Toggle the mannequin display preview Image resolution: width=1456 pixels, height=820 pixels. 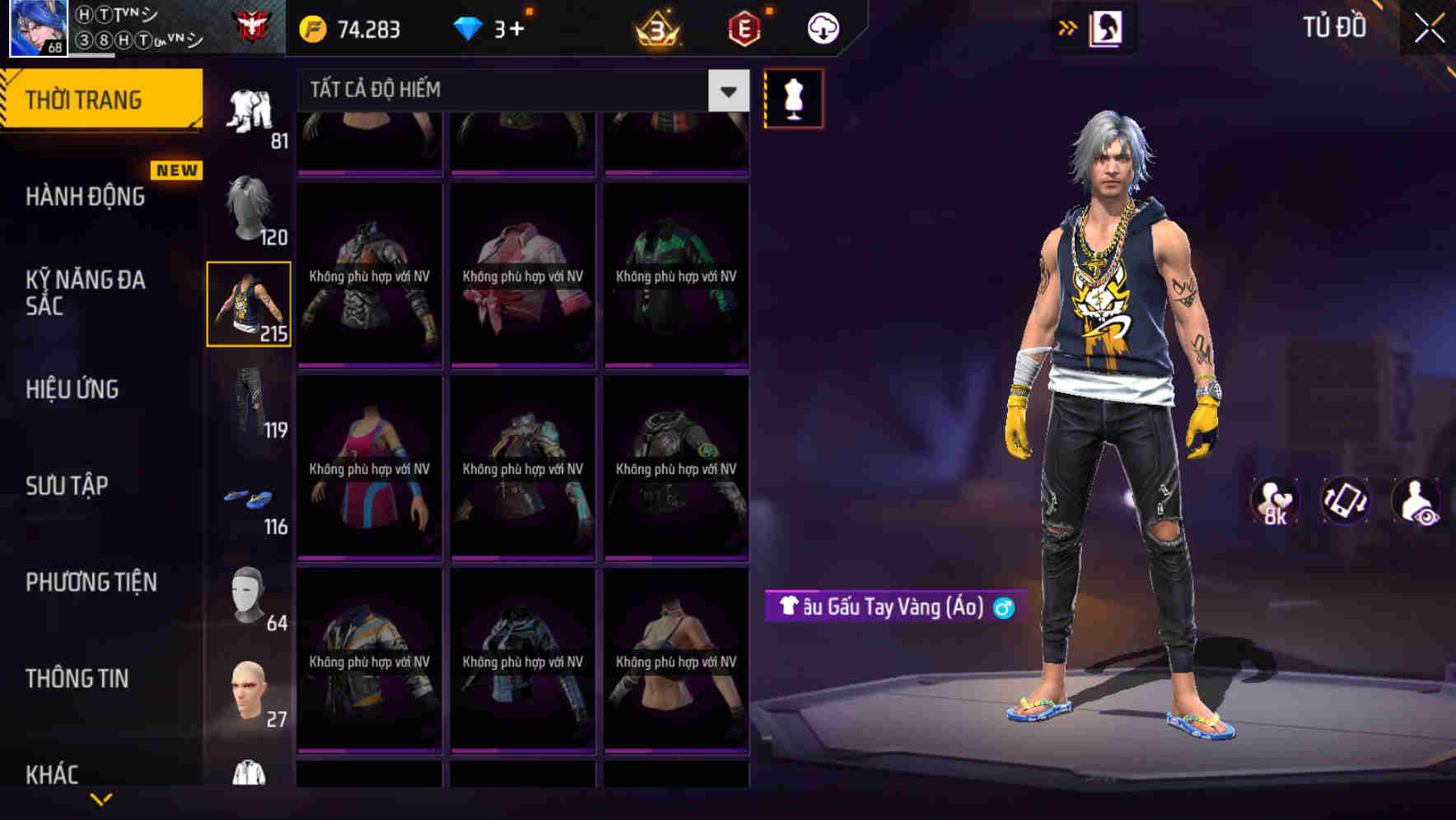click(793, 97)
